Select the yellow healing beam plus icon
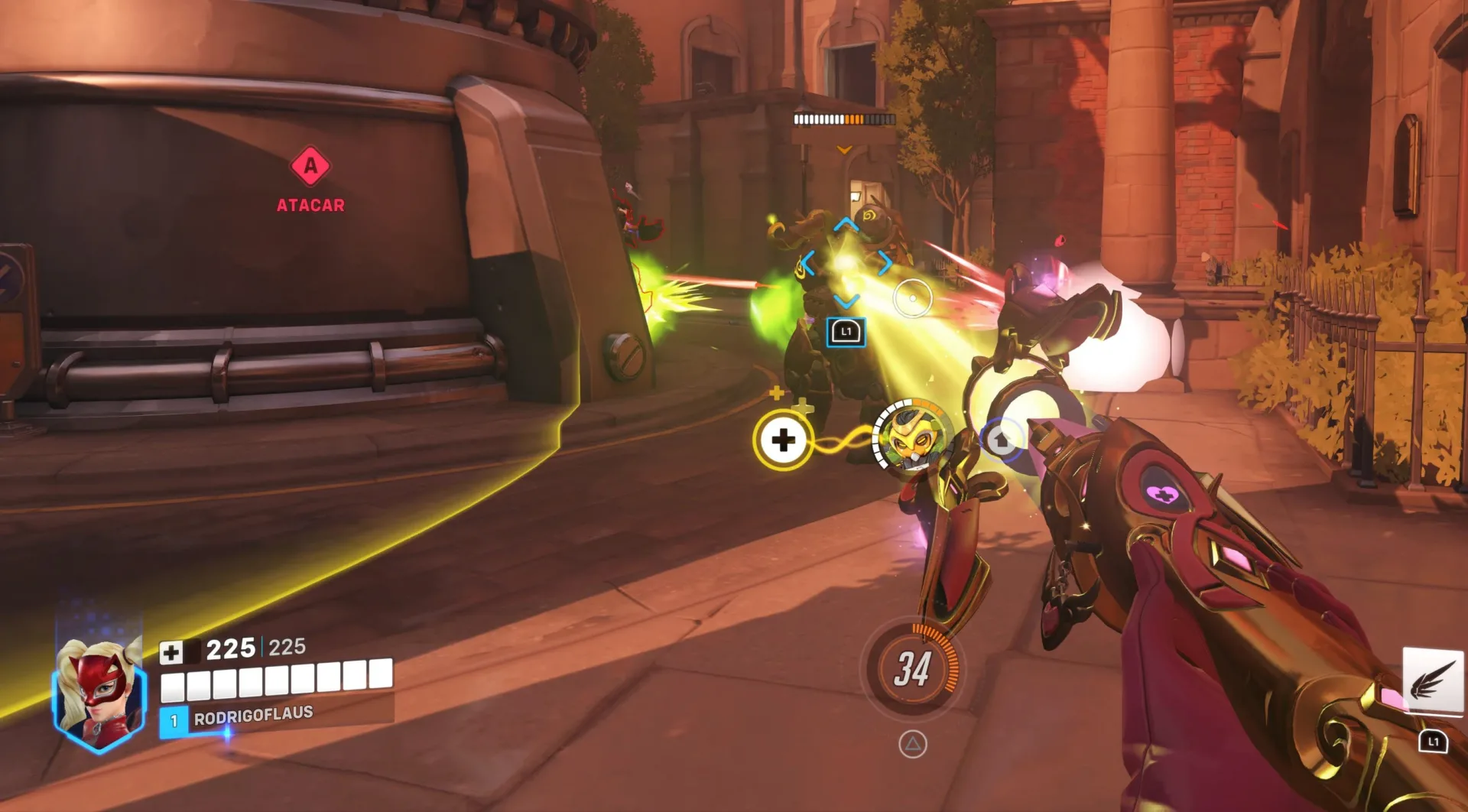 point(782,438)
